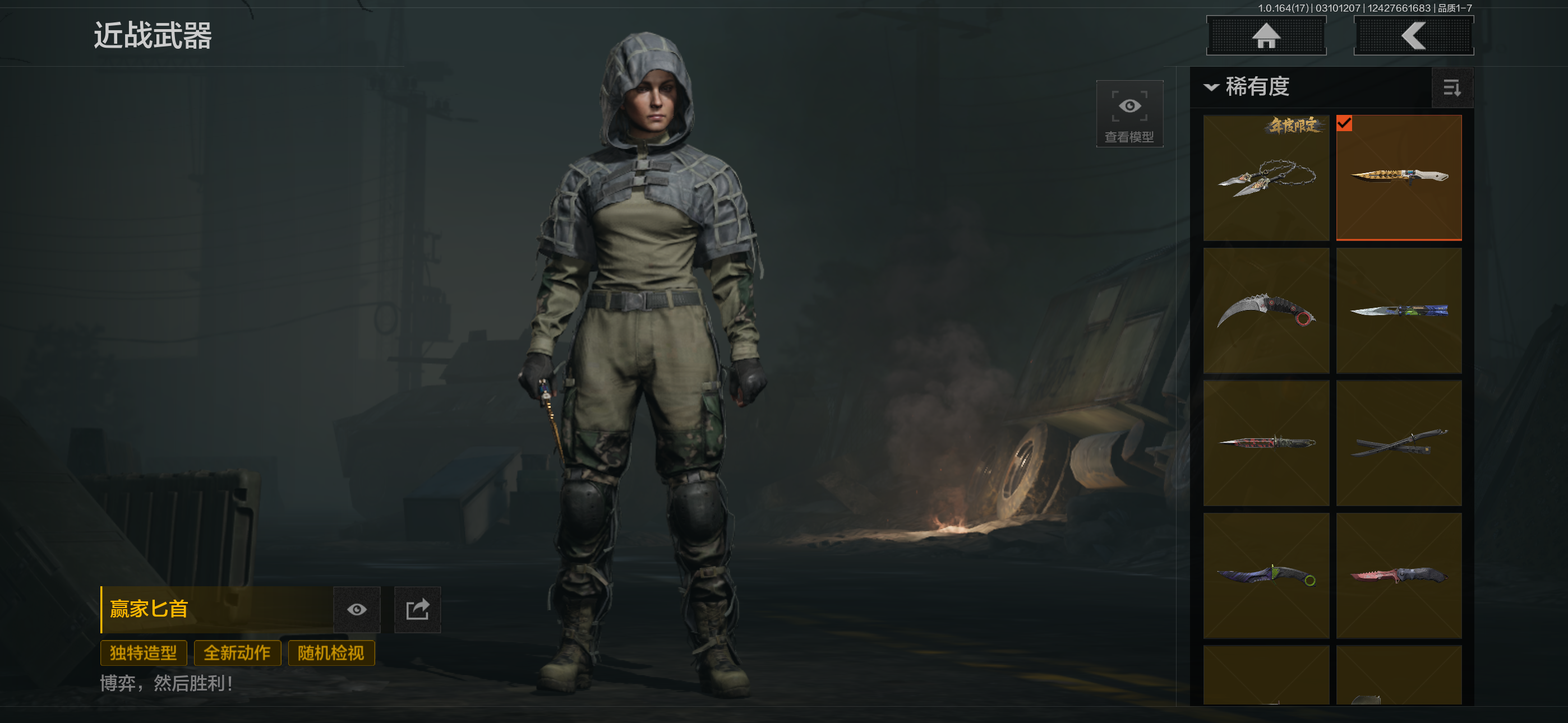The height and width of the screenshot is (723, 1568).
Task: Click the 随机检视 tag
Action: point(330,653)
